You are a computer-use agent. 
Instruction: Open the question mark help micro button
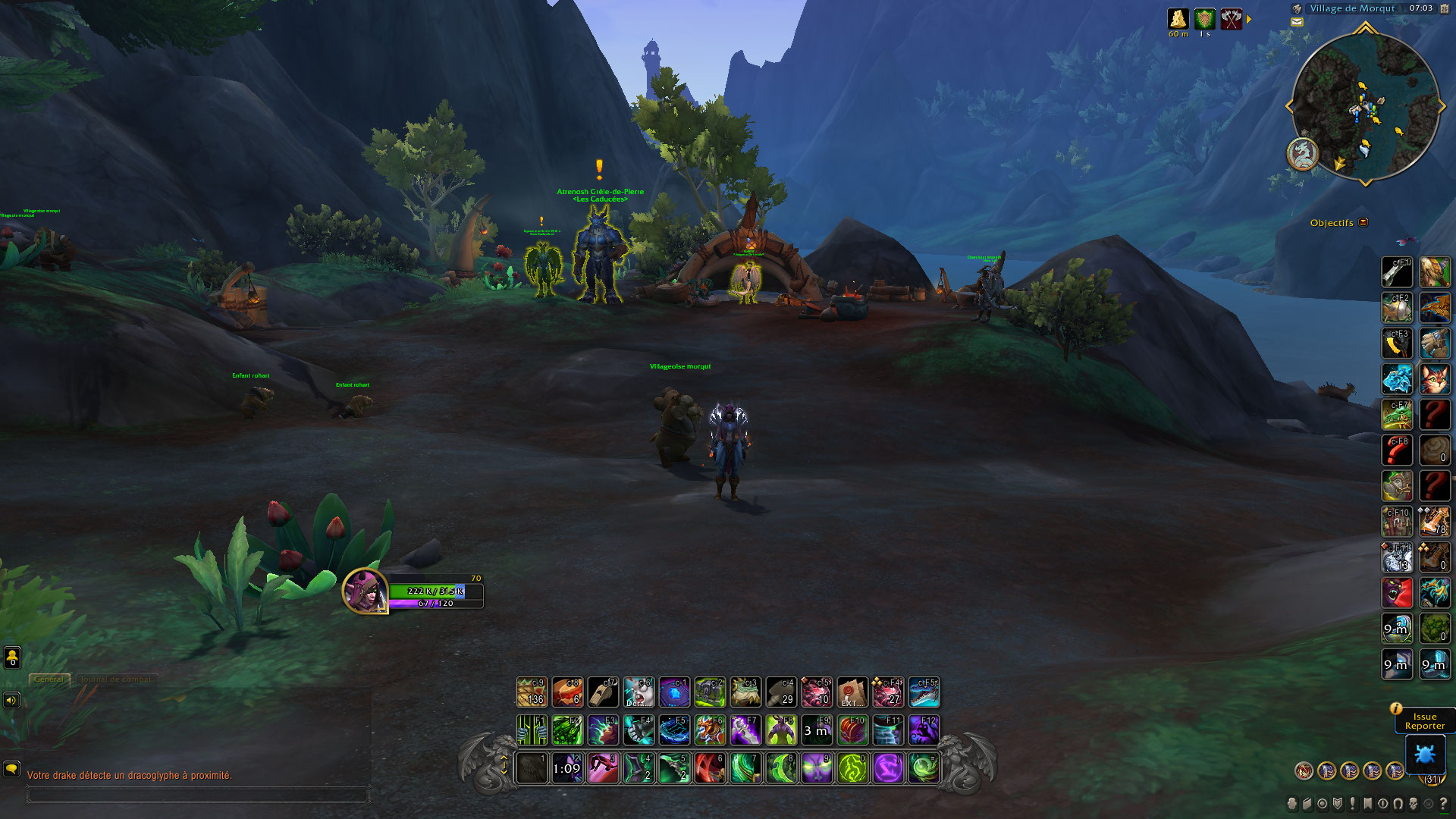point(1443,804)
